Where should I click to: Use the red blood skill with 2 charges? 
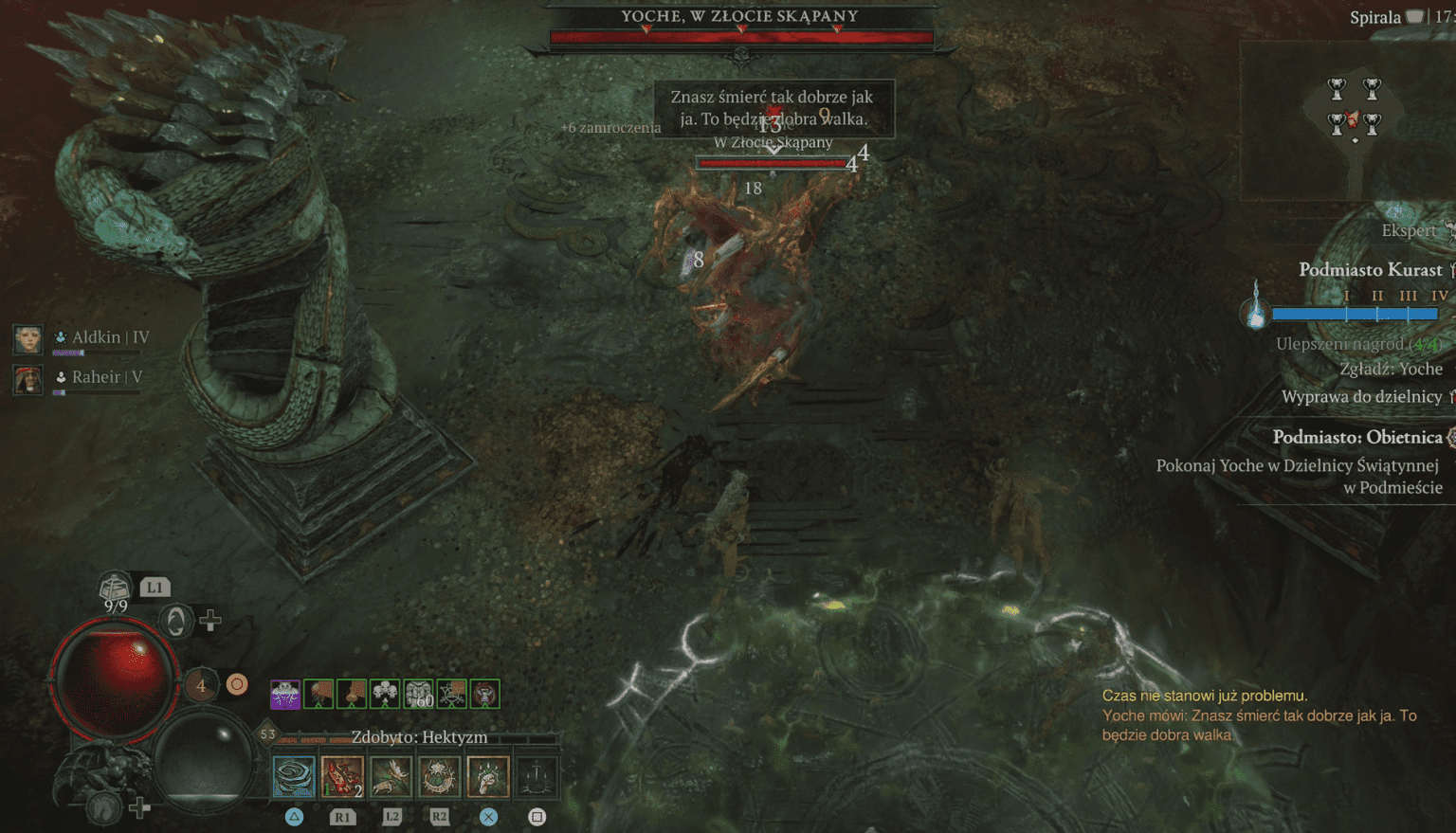342,776
